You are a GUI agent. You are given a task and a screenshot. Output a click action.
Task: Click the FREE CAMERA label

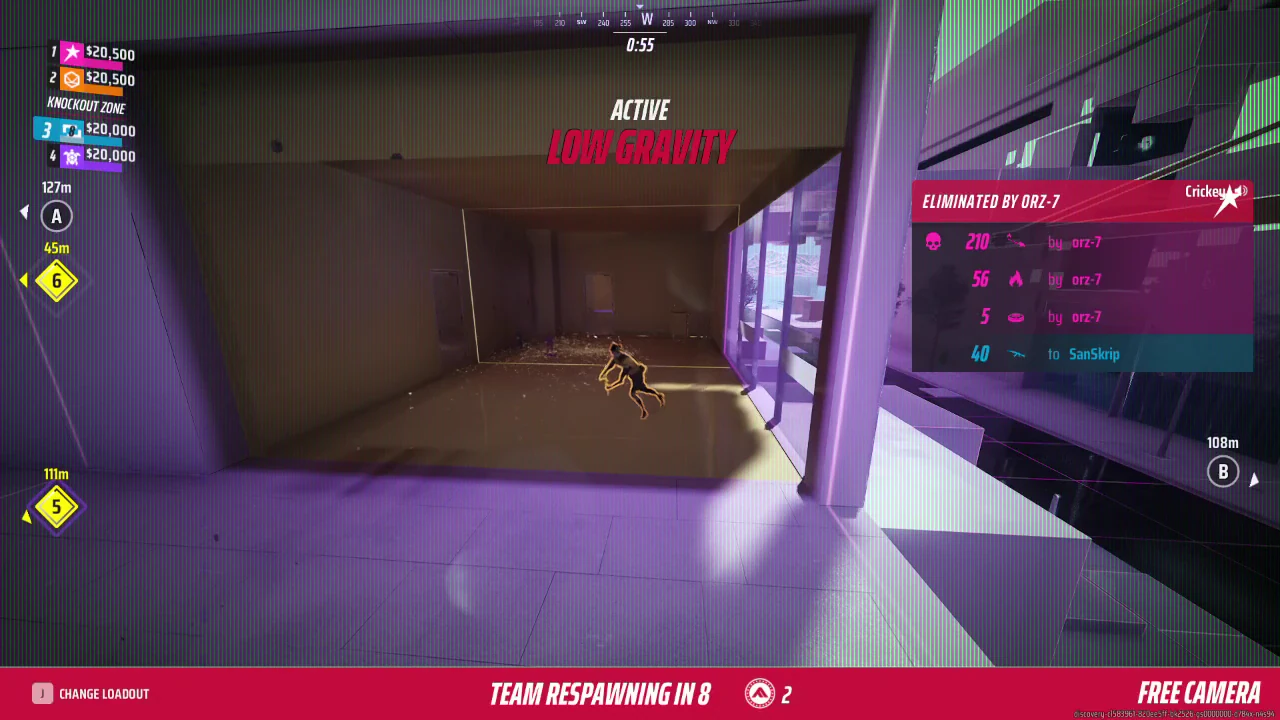point(1199,691)
